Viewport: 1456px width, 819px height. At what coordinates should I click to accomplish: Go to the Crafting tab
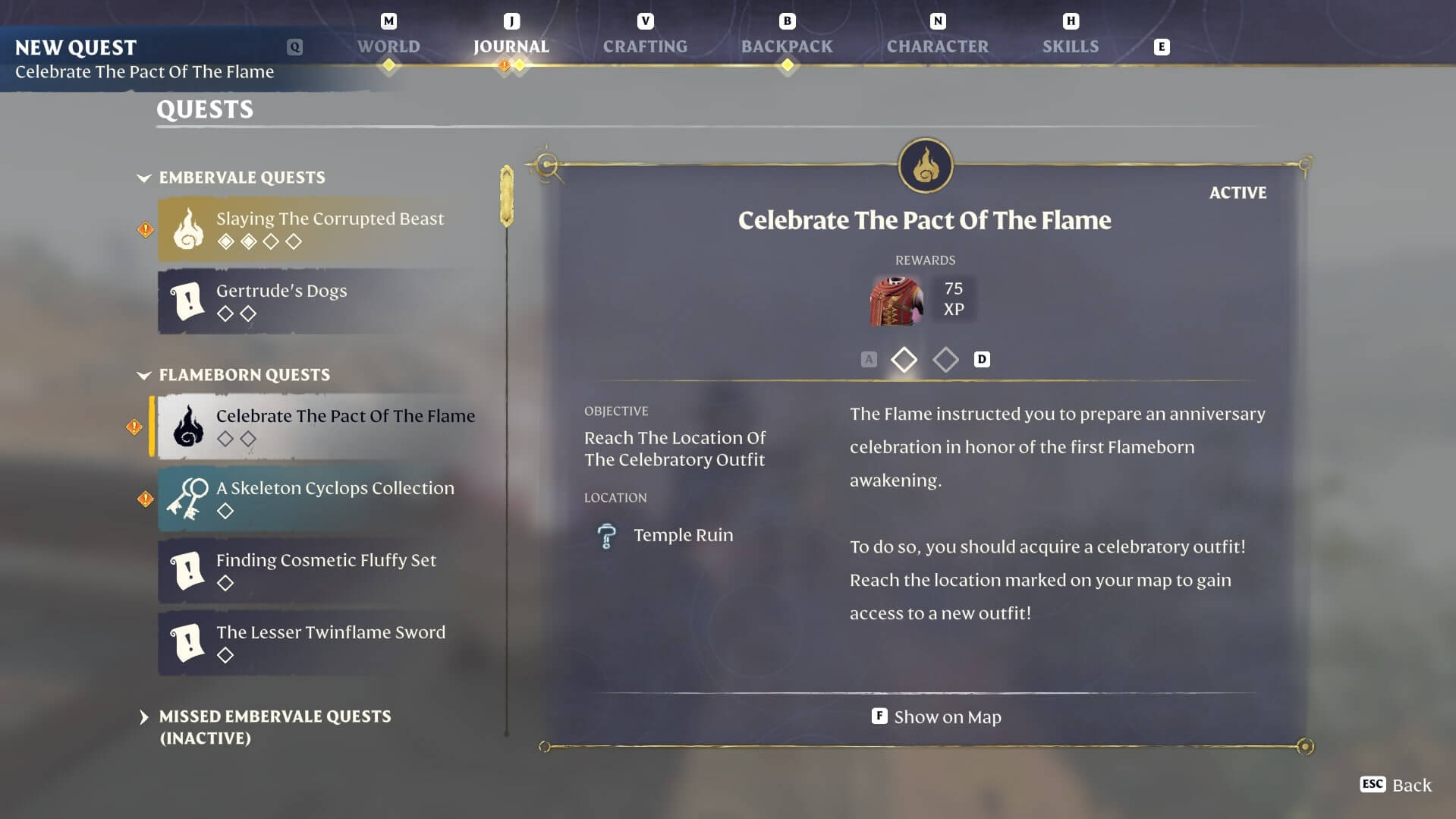point(645,46)
